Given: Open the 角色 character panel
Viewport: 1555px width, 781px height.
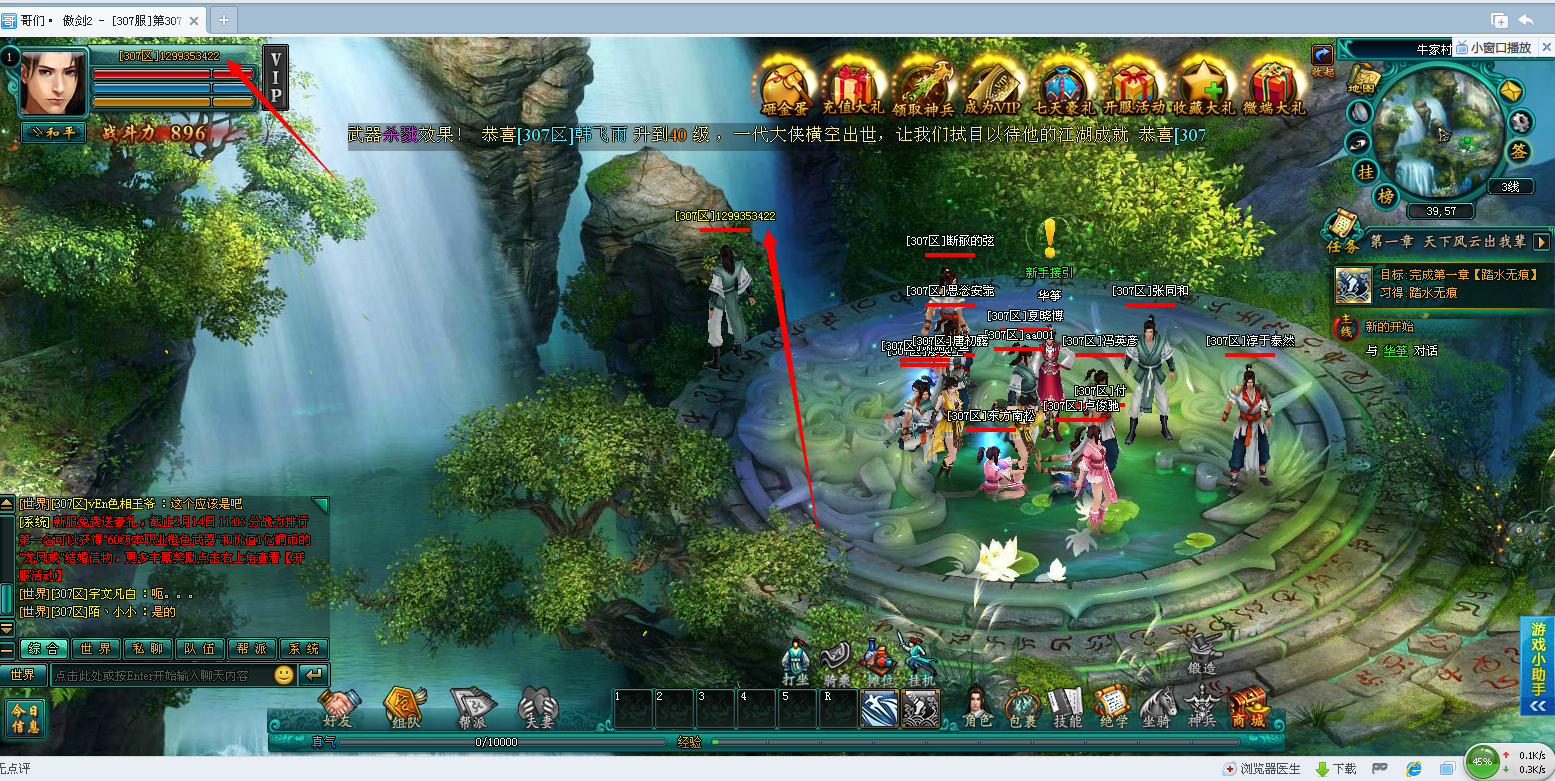Looking at the screenshot, I should [x=979, y=704].
